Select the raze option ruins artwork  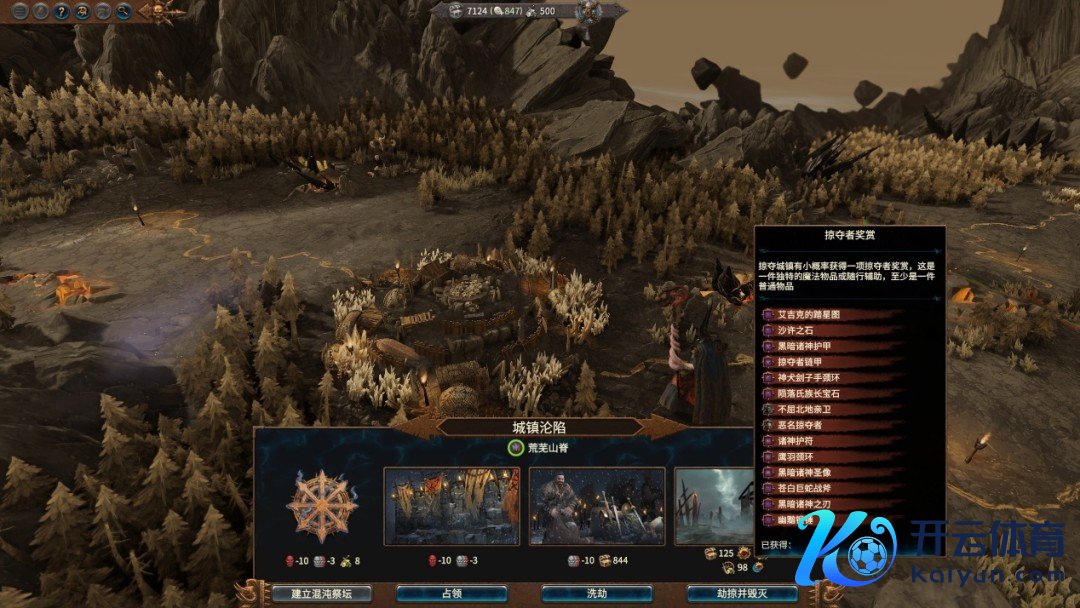[714, 506]
